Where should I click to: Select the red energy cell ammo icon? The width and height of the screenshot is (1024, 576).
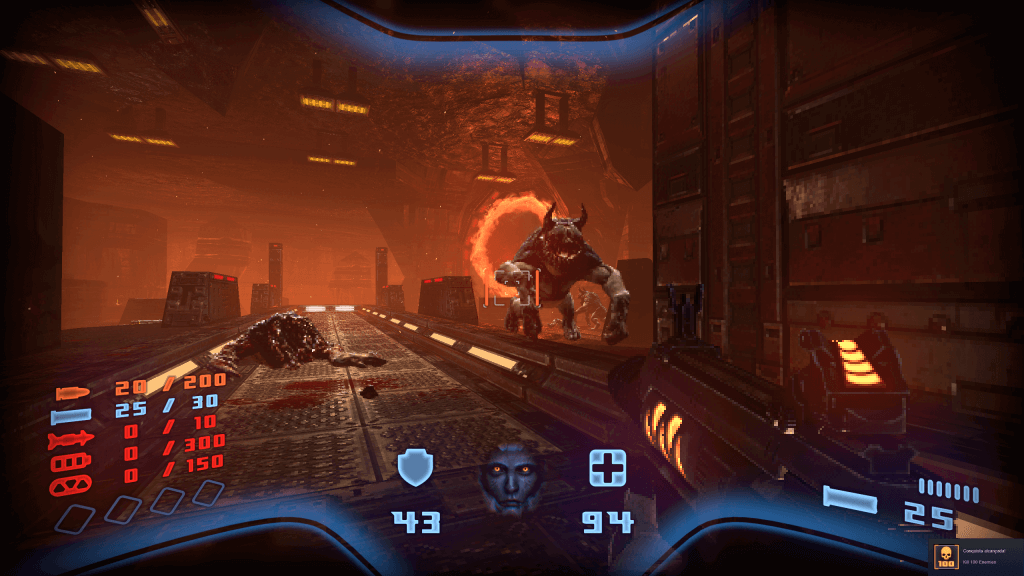72,463
